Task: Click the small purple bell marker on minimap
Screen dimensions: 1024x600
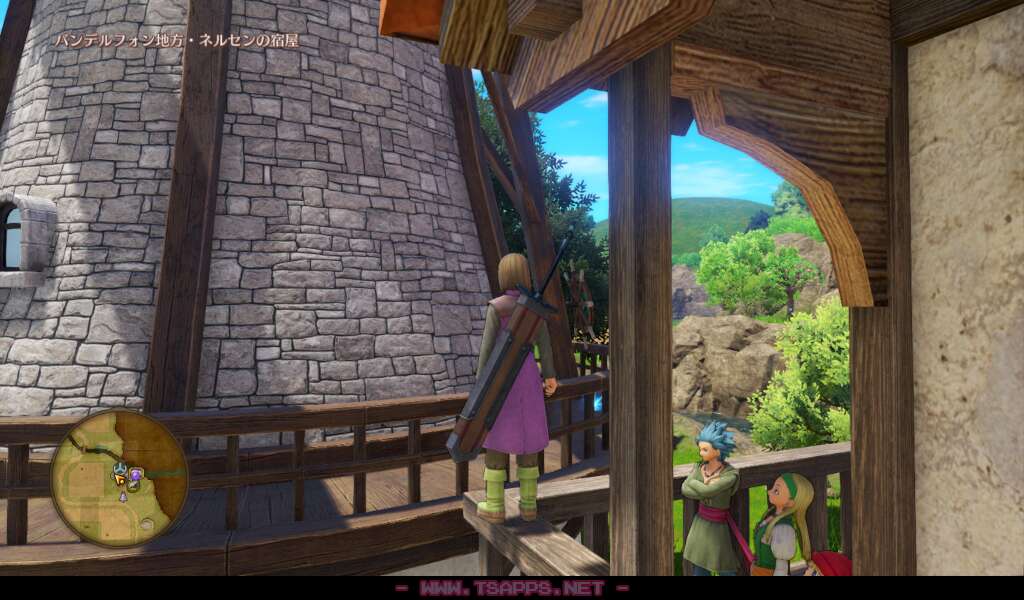Action: [123, 497]
